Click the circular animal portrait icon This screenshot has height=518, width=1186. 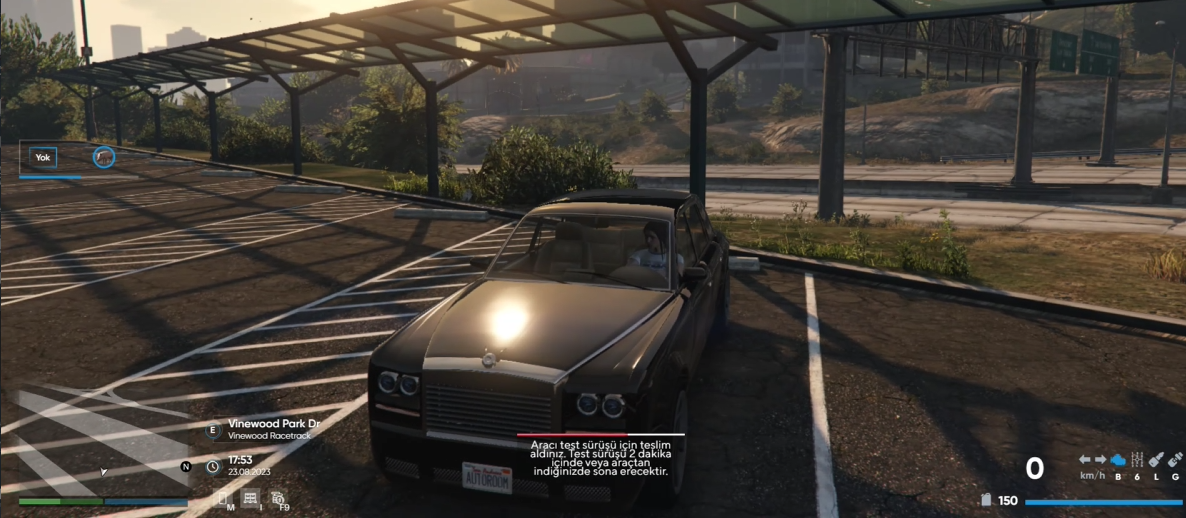click(104, 157)
